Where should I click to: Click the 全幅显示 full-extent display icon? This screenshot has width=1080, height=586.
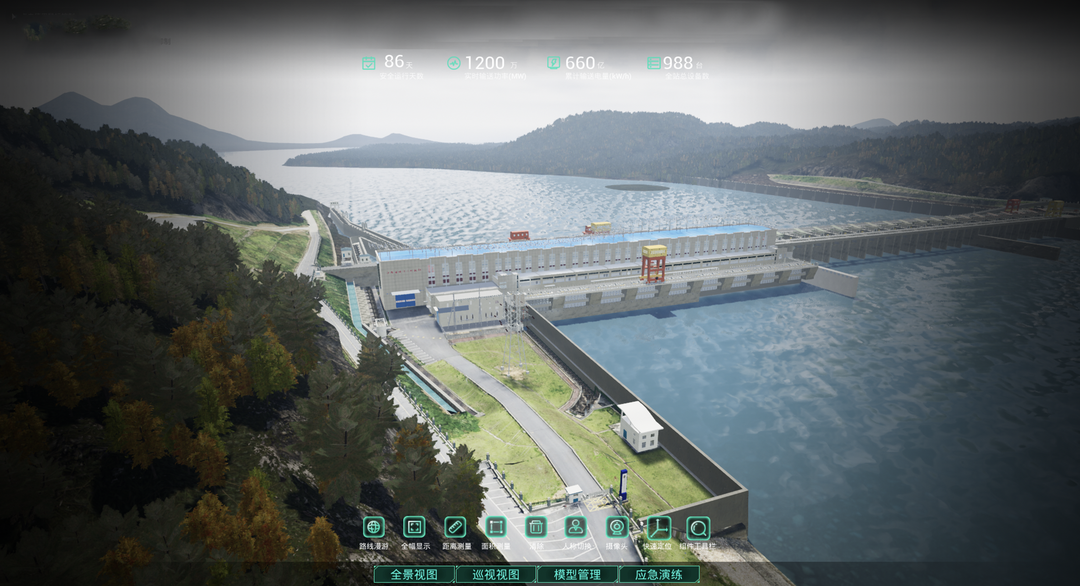coord(414,527)
